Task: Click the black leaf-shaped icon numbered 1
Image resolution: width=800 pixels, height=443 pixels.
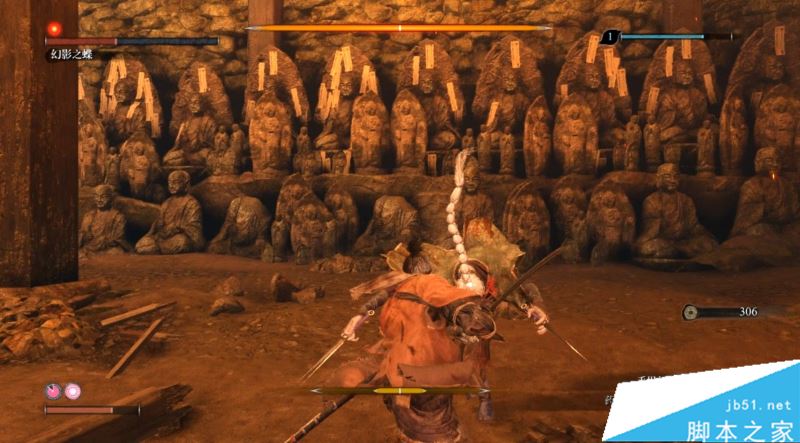Action: click(x=609, y=37)
